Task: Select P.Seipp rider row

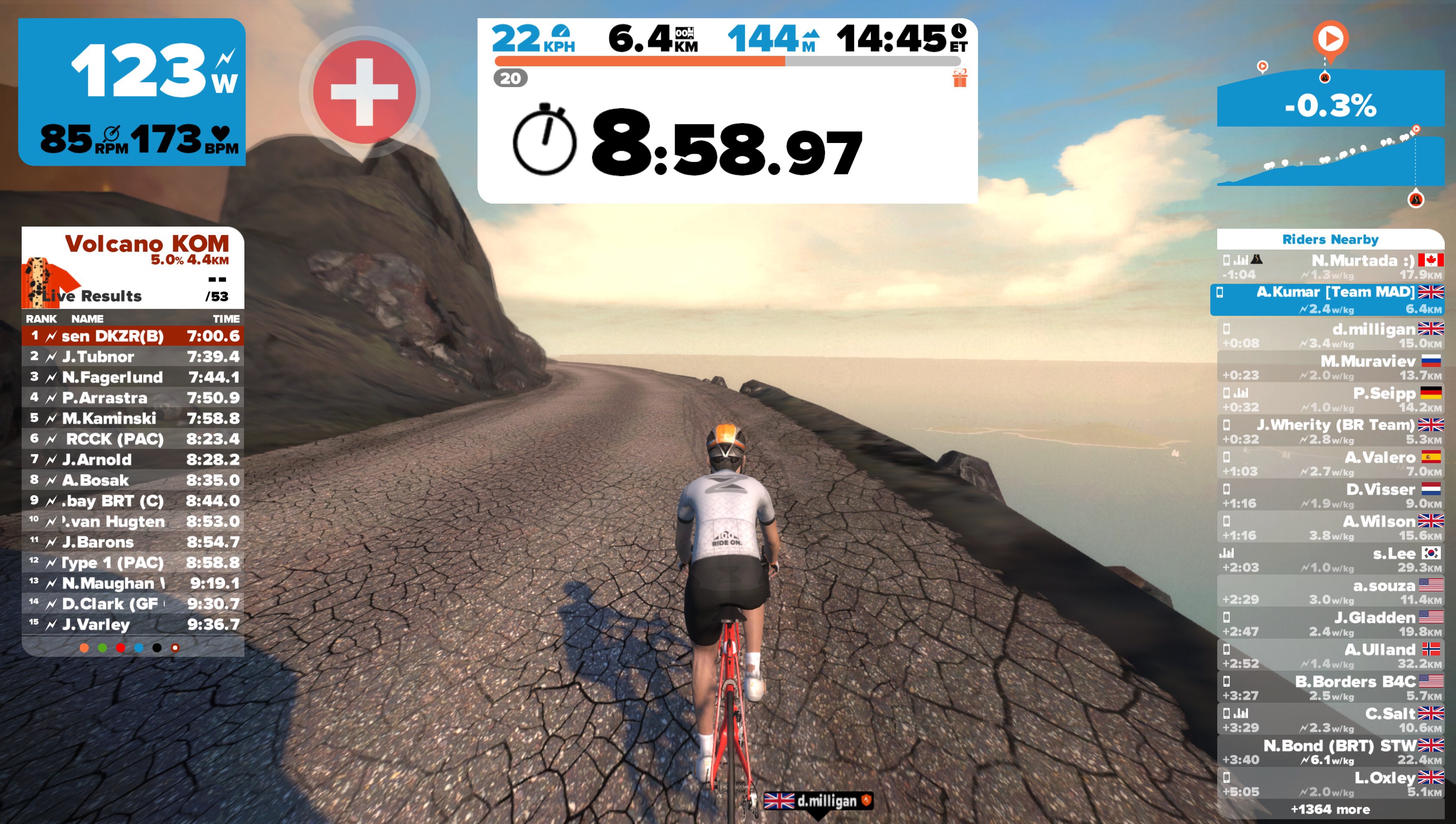Action: click(1330, 399)
